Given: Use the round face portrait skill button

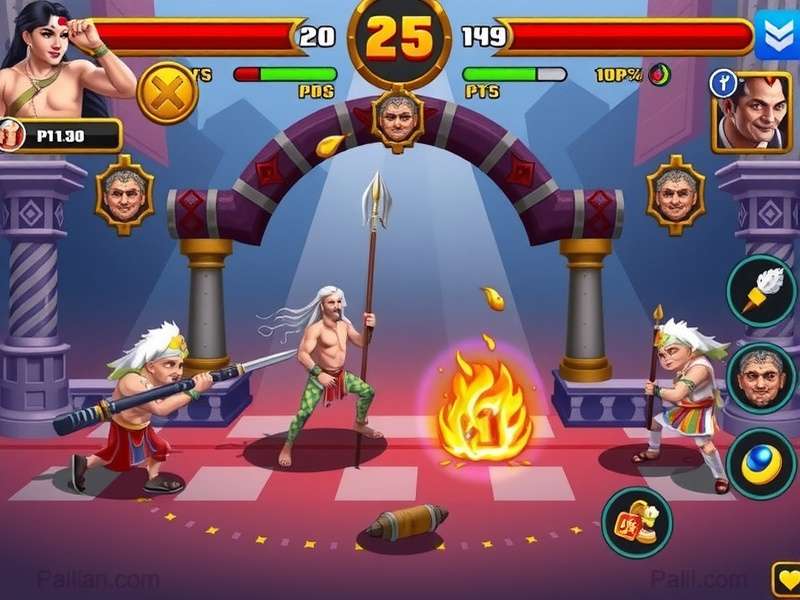Looking at the screenshot, I should click(x=760, y=377).
